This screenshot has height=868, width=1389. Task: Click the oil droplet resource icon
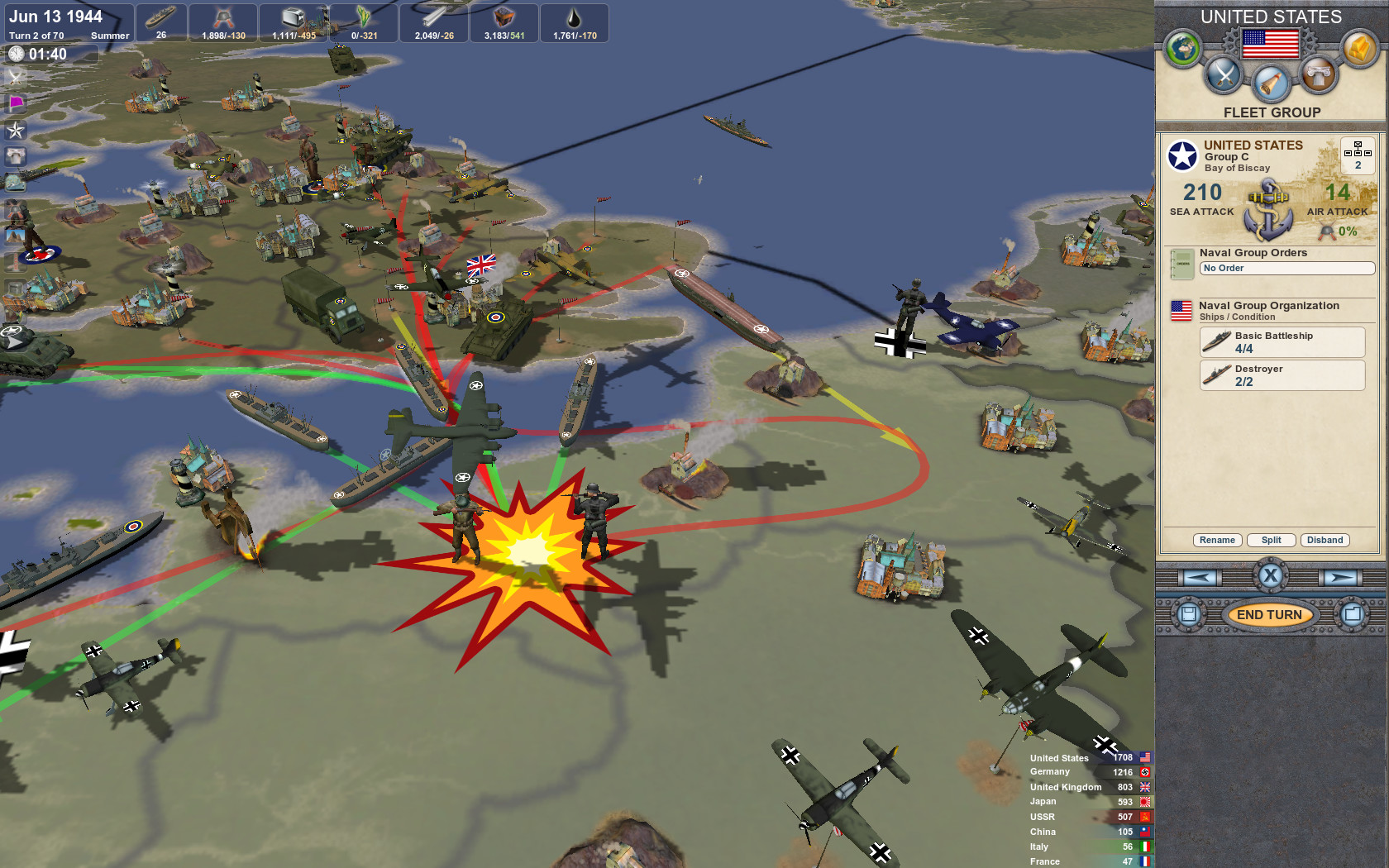(573, 17)
